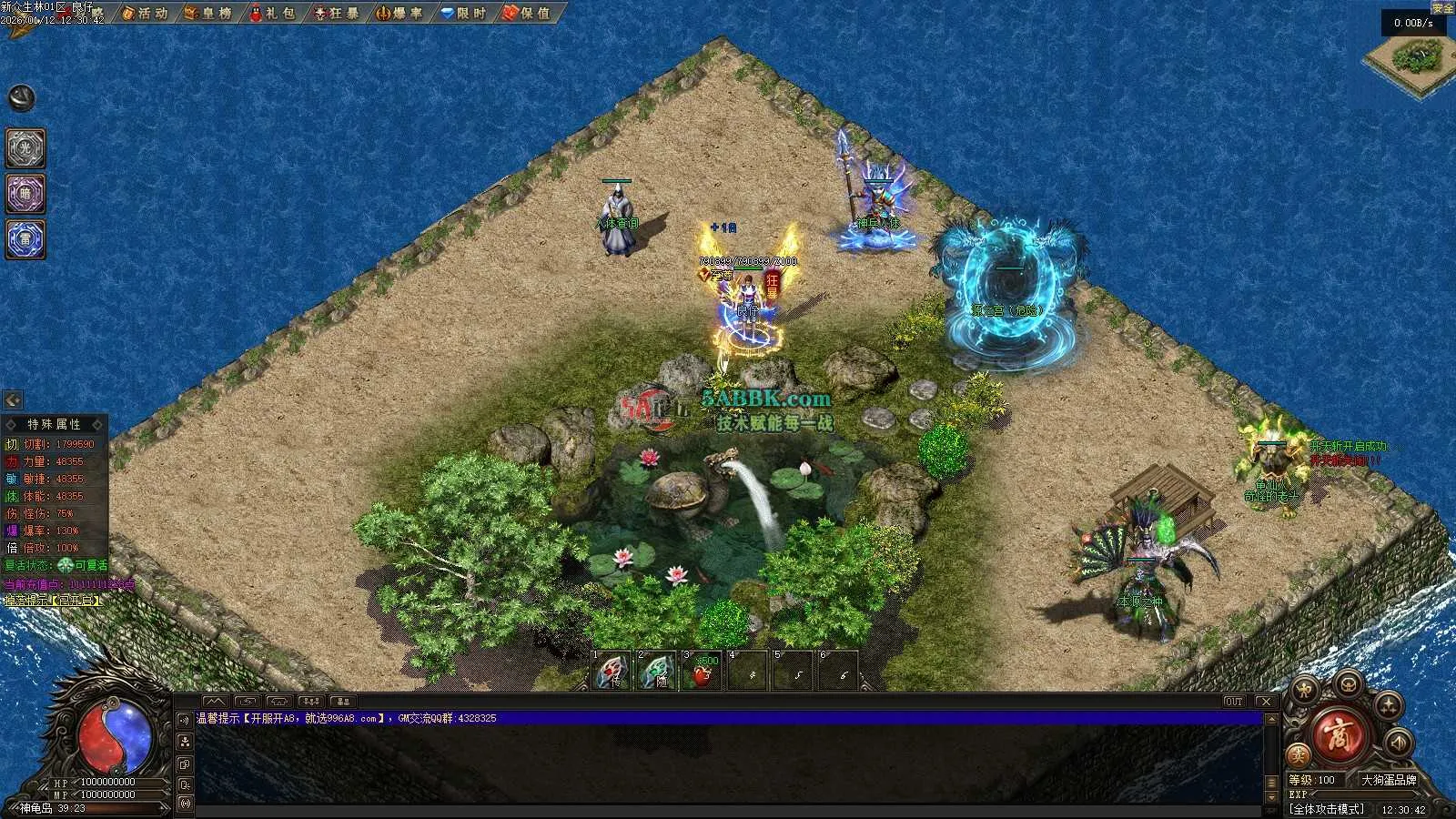Toggle the sound speaker button
Screen dimensions: 1456x819
coord(1397,743)
